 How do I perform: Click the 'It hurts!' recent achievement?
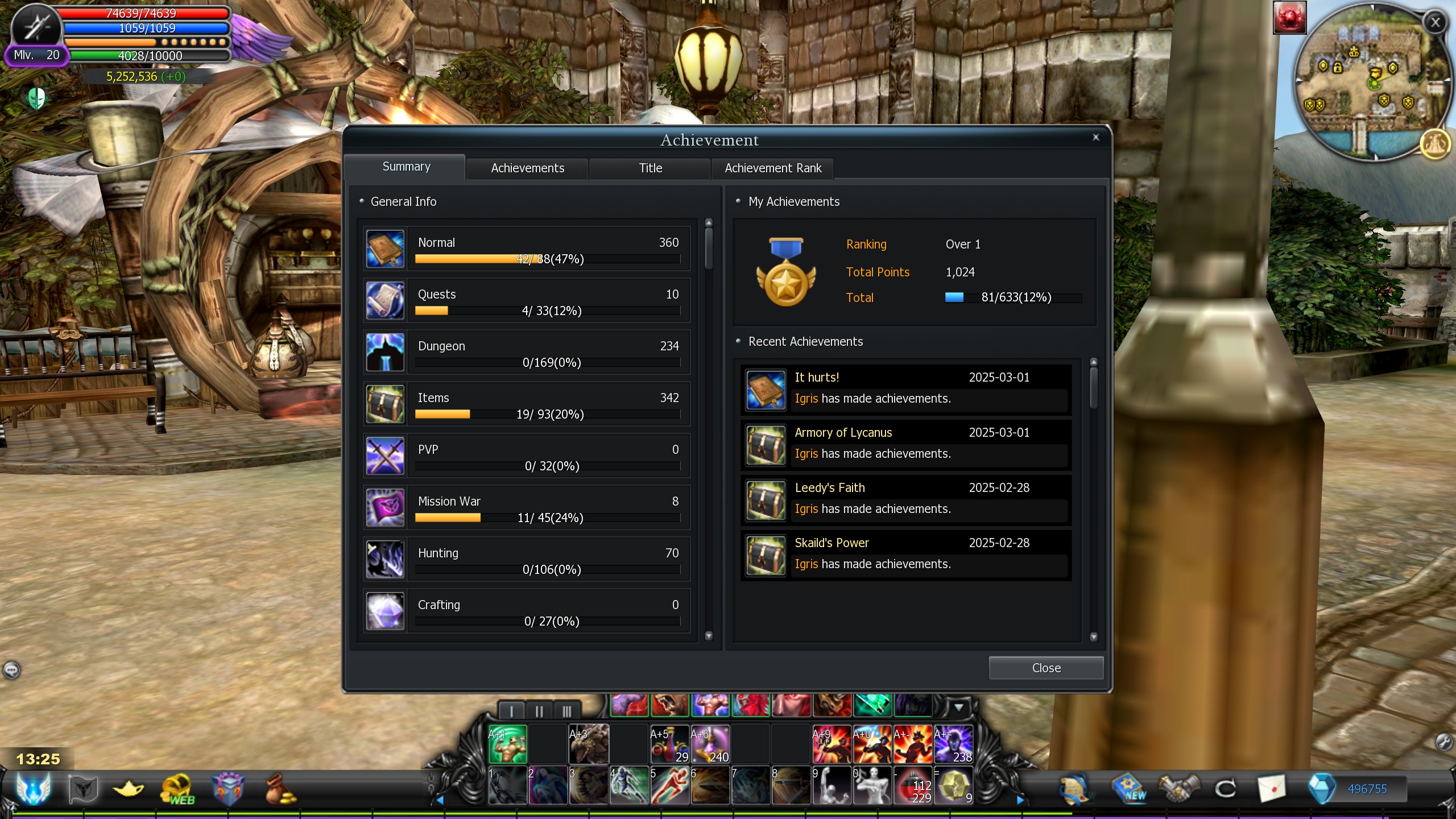(905, 389)
